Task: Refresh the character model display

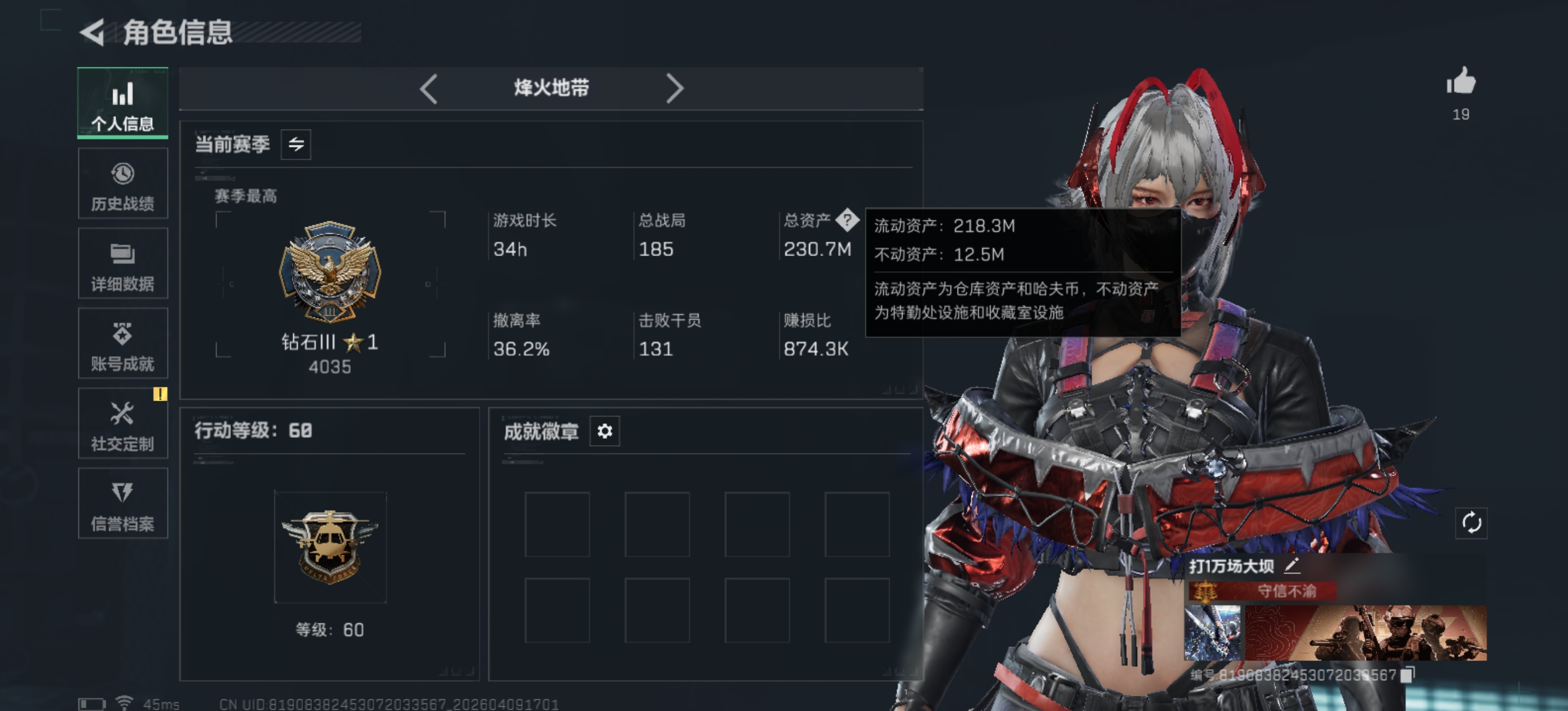Action: point(1472,522)
